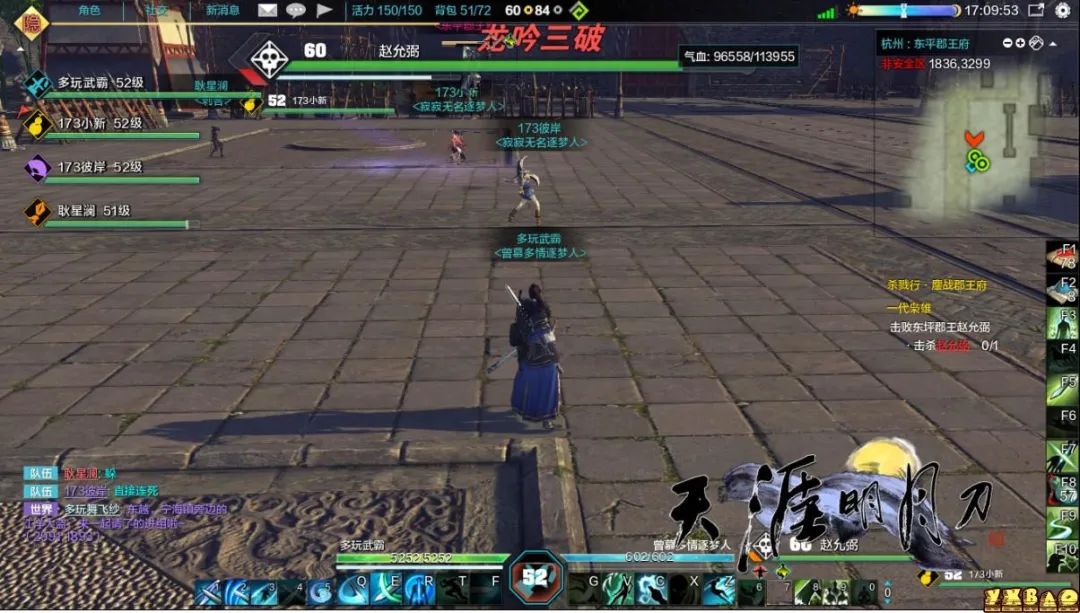Image resolution: width=1080 pixels, height=613 pixels.
Task: Click the boss 赵允弼 skull target icon
Action: click(x=269, y=59)
